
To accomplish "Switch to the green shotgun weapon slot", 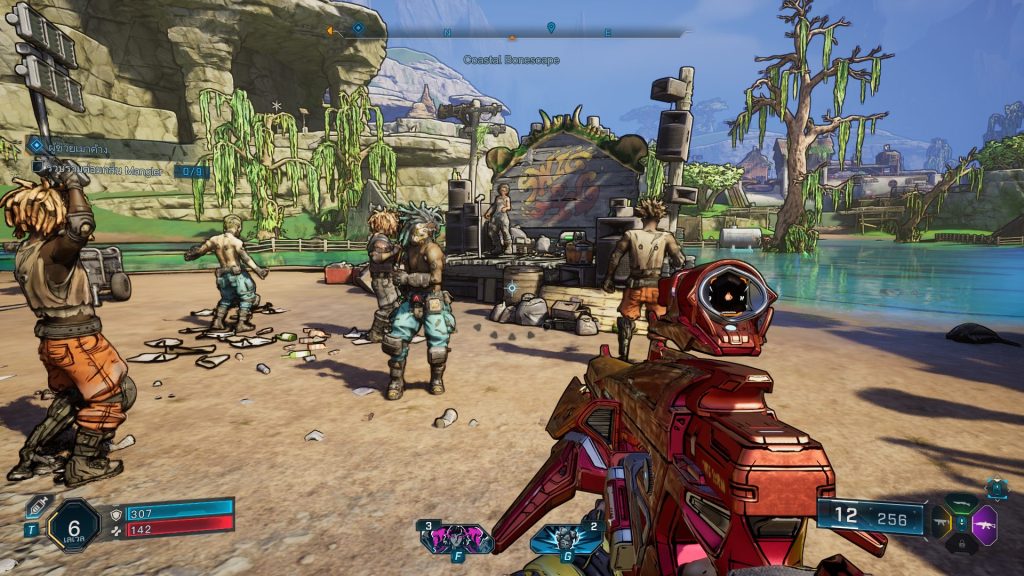I will point(961,503).
